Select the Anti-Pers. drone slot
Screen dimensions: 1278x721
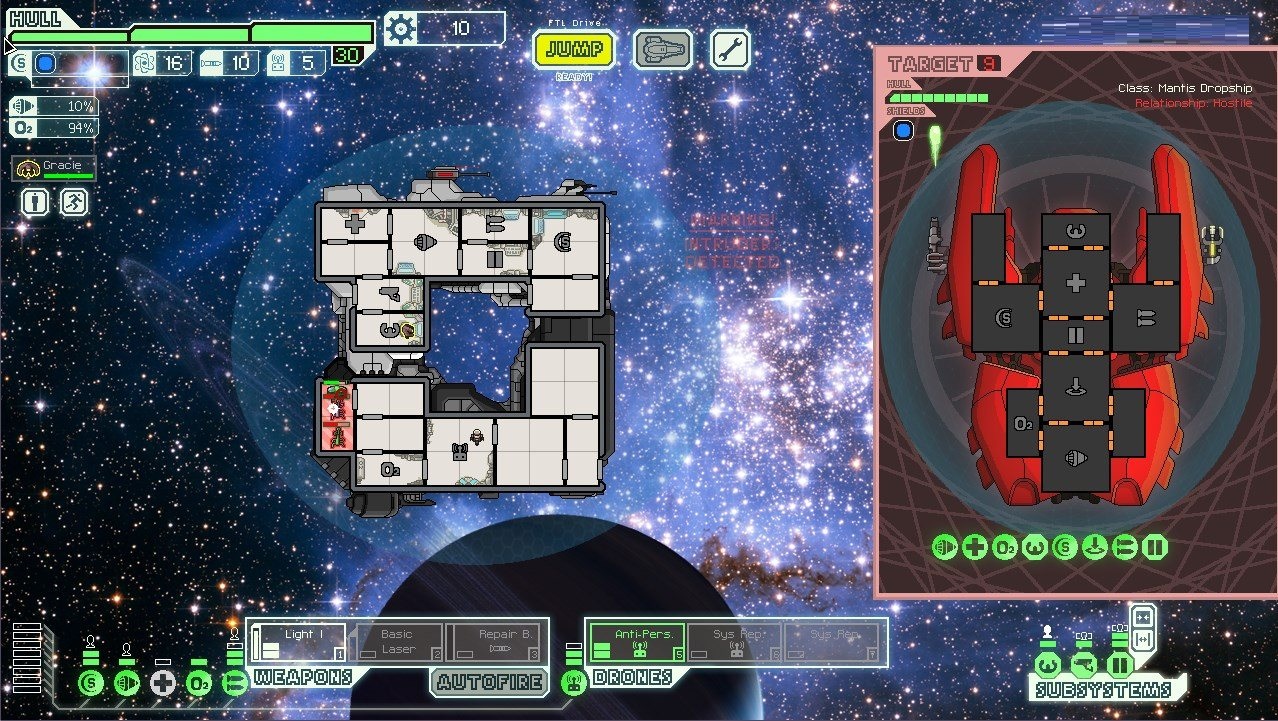[637, 642]
